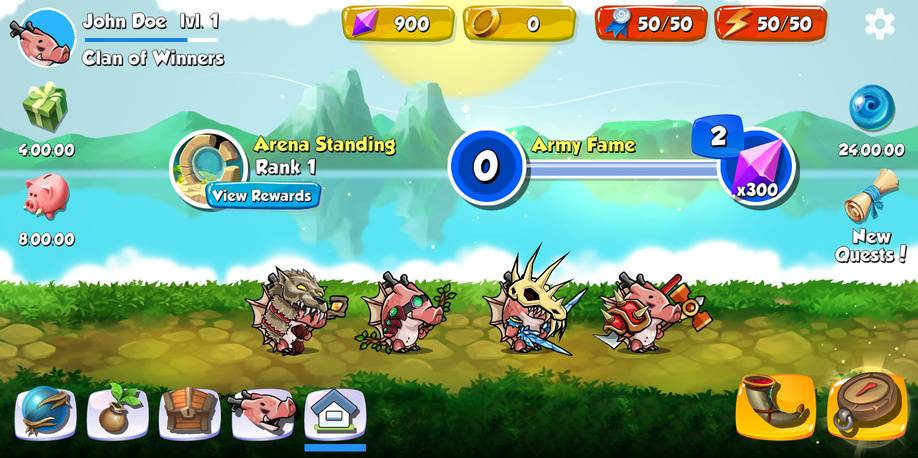Tap the compass button
The height and width of the screenshot is (458, 918).
pyautogui.click(x=866, y=404)
